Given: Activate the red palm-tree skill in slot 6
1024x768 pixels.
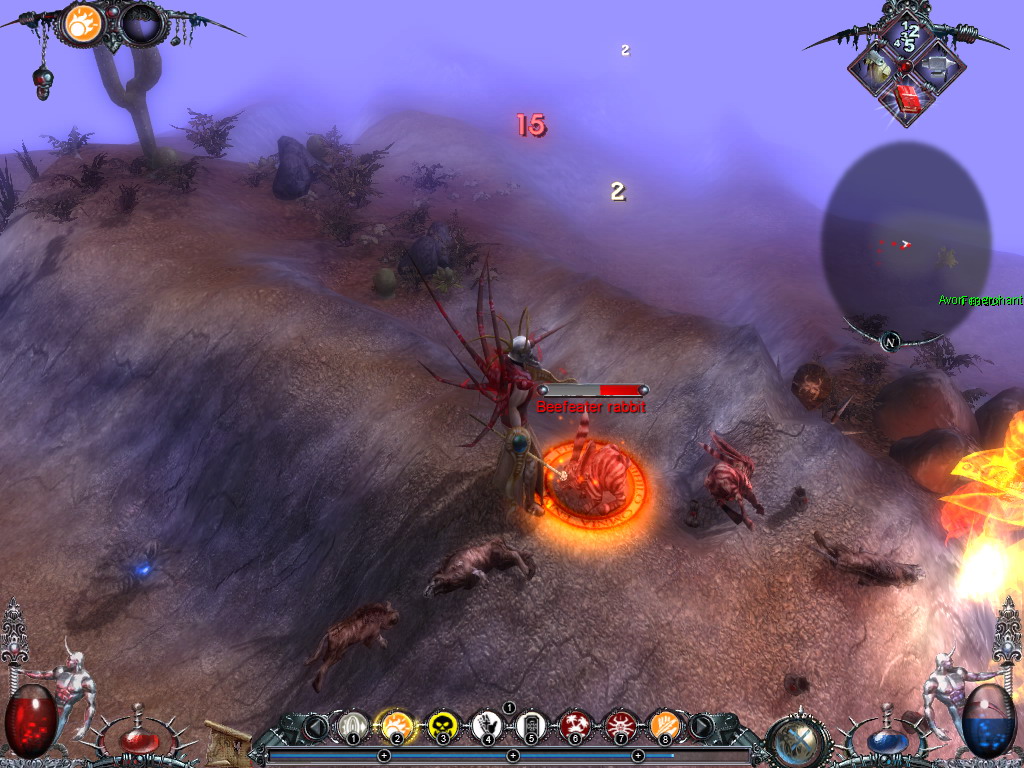Looking at the screenshot, I should click(576, 725).
